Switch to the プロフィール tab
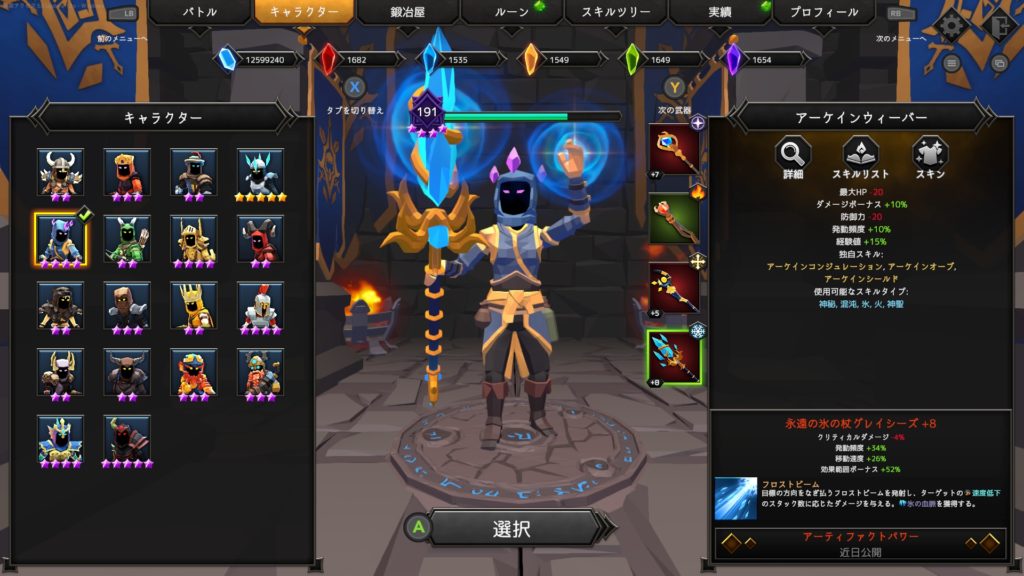The width and height of the screenshot is (1024, 576). 823,13
